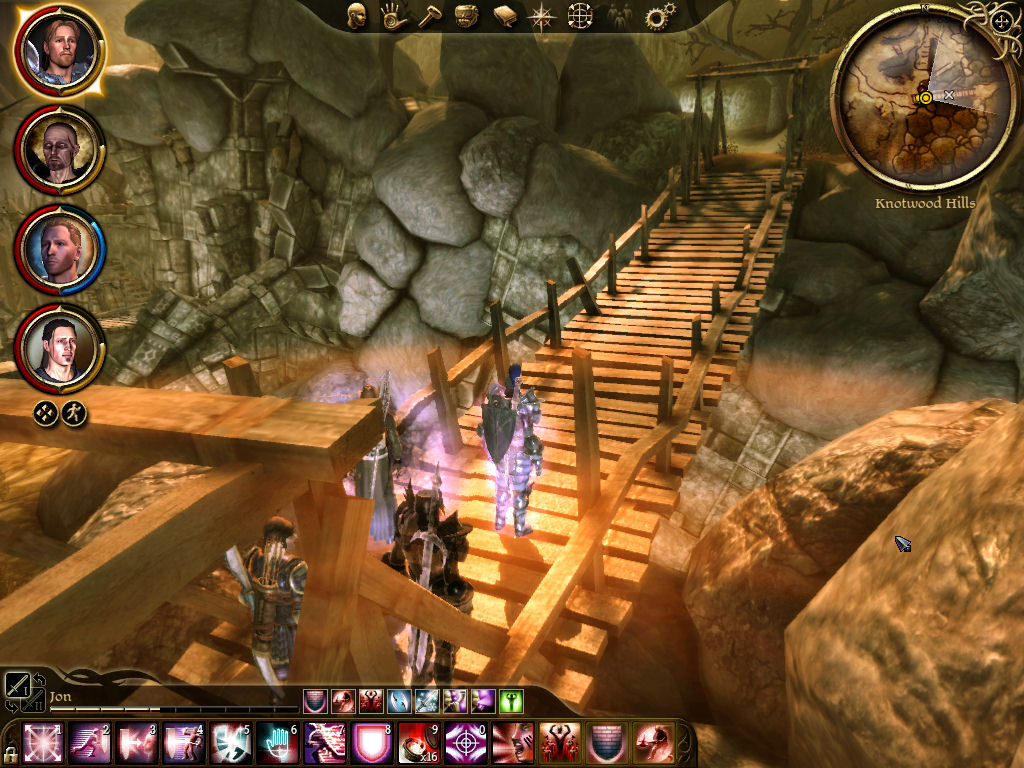Image resolution: width=1024 pixels, height=768 pixels.
Task: Toggle the quickbar padlock lock
Action: click(x=9, y=750)
